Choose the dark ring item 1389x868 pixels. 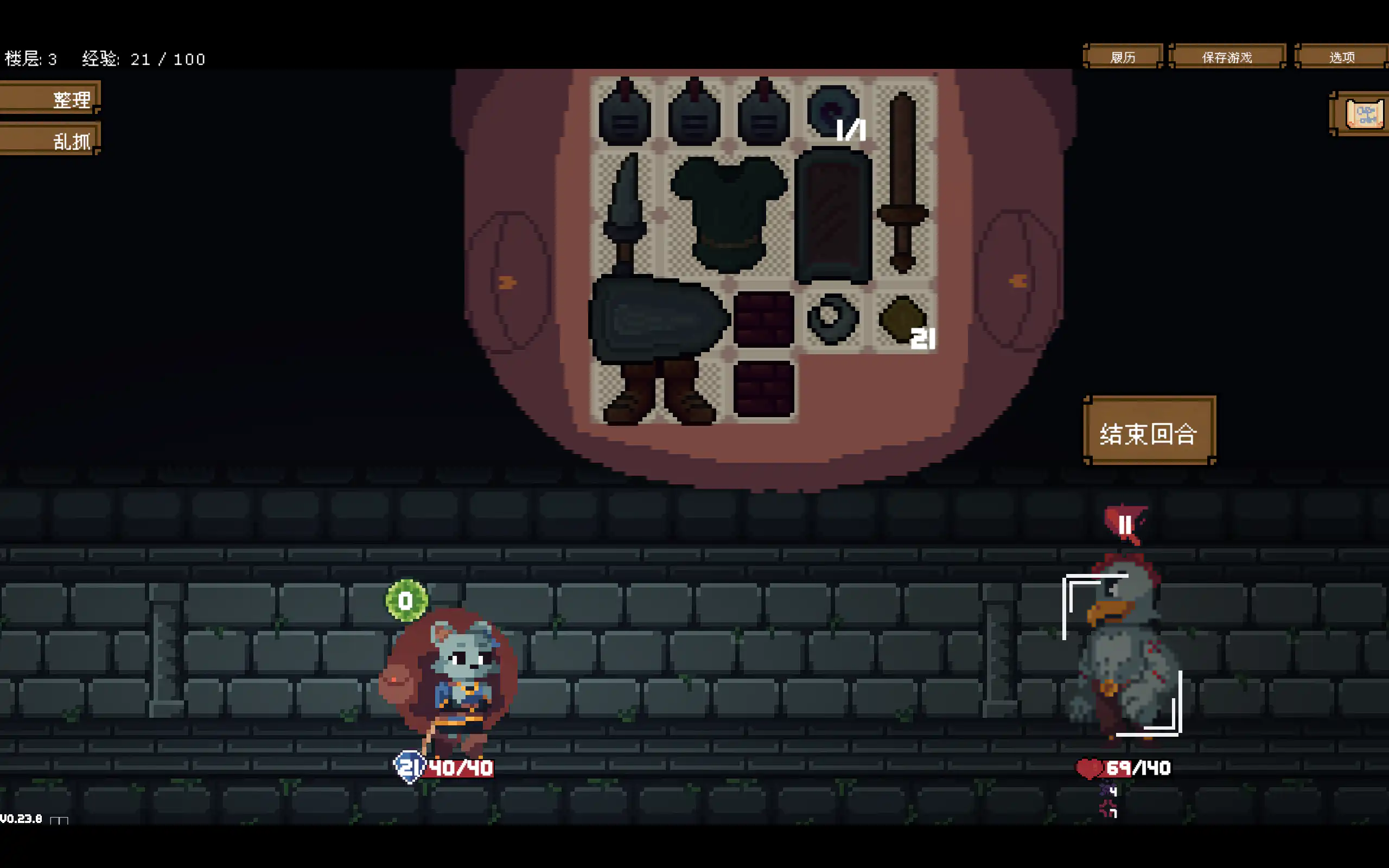[x=832, y=318]
